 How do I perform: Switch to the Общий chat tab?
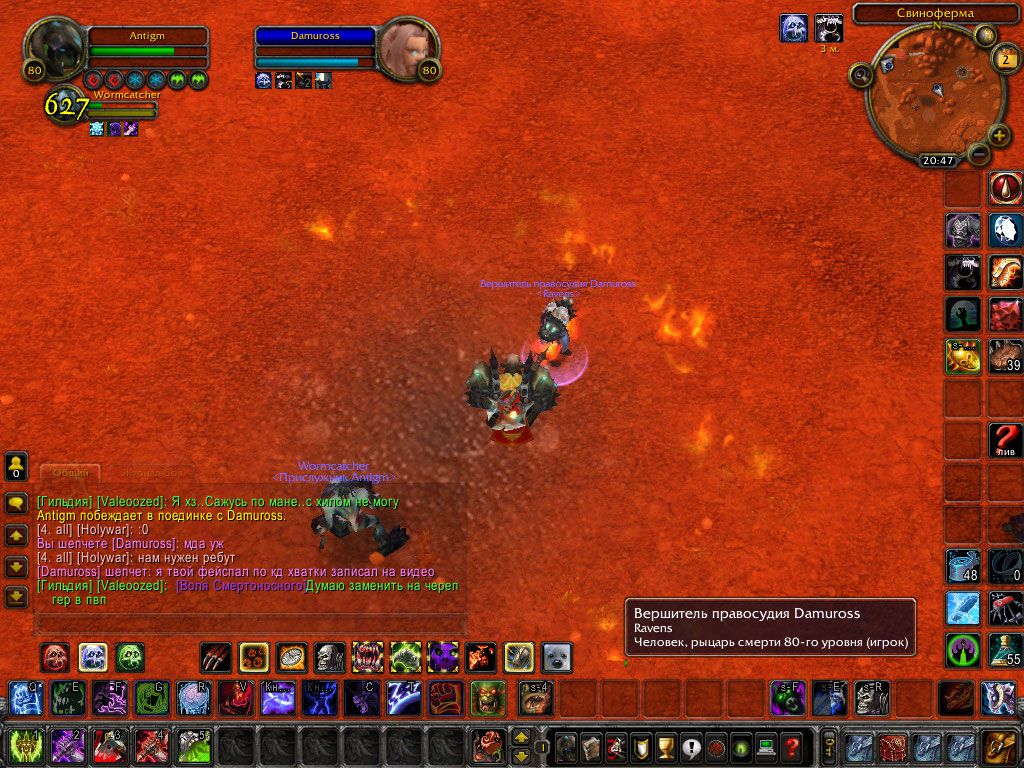pyautogui.click(x=70, y=472)
